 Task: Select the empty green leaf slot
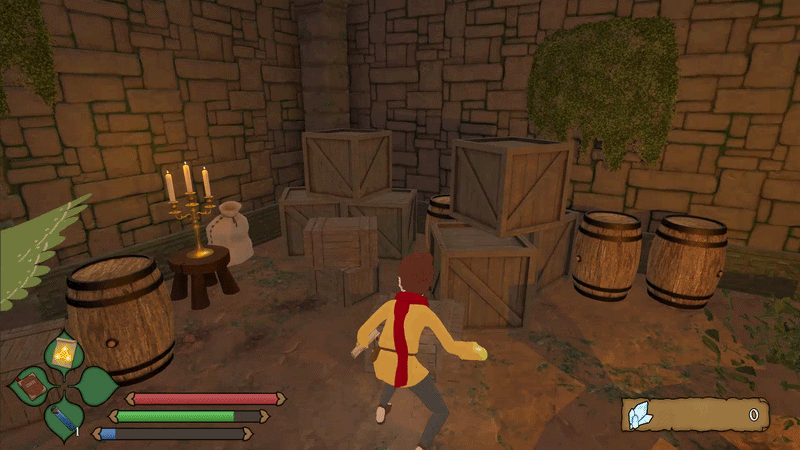tap(95, 385)
